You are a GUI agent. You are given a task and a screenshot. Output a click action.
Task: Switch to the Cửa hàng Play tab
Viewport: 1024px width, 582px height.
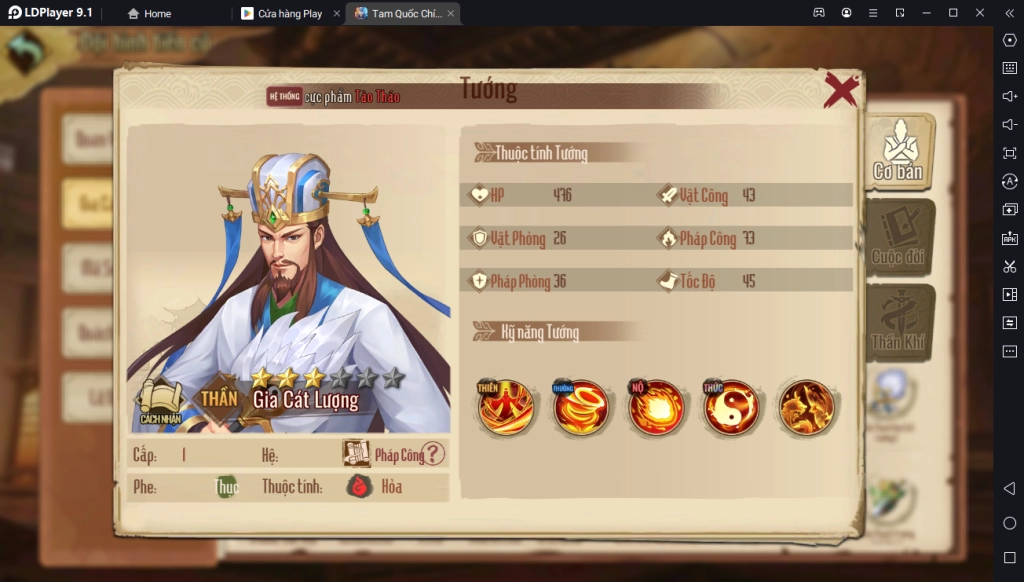[x=289, y=14]
